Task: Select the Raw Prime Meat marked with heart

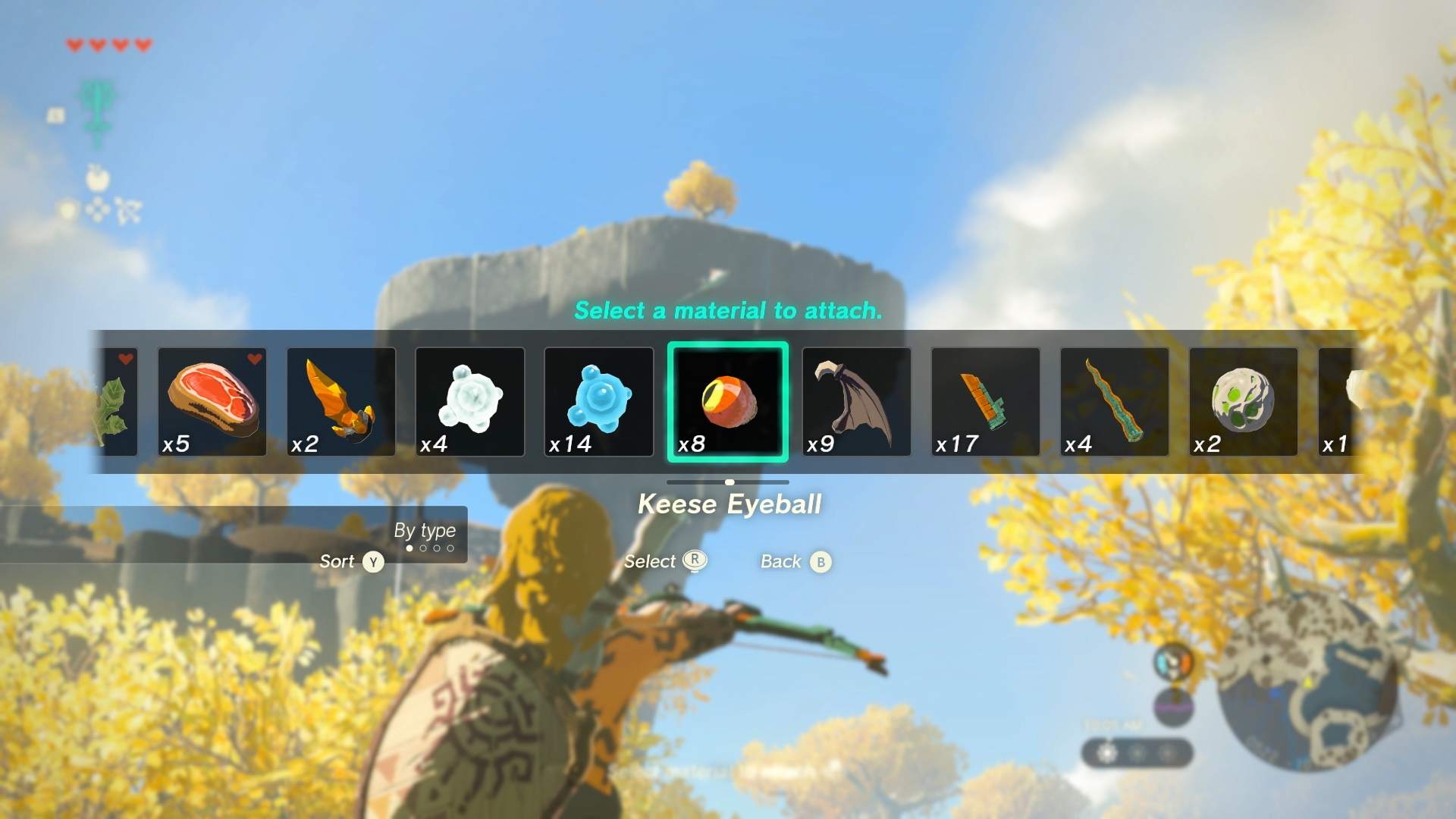Action: [212, 400]
